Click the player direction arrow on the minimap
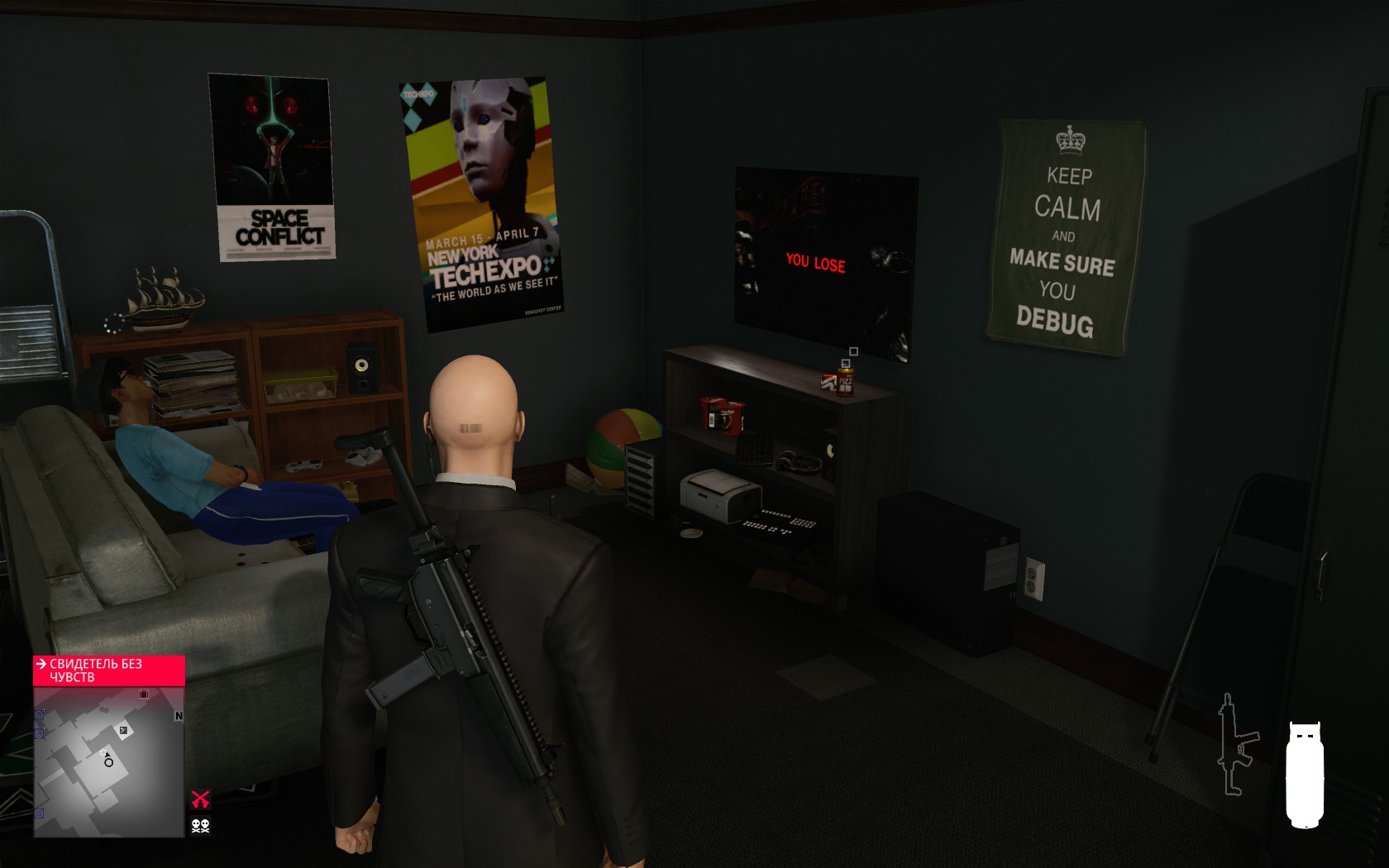The height and width of the screenshot is (868, 1389). click(x=108, y=755)
